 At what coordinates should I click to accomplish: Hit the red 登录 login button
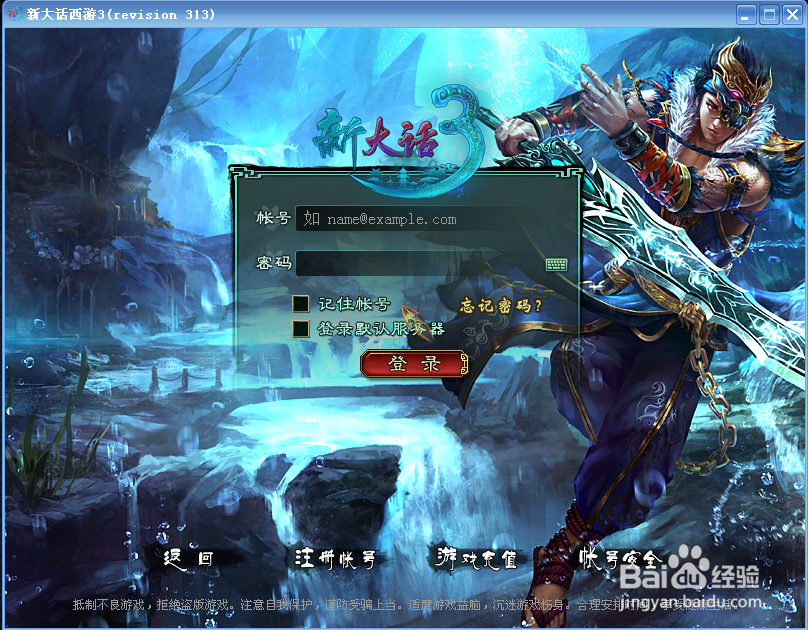tap(414, 364)
